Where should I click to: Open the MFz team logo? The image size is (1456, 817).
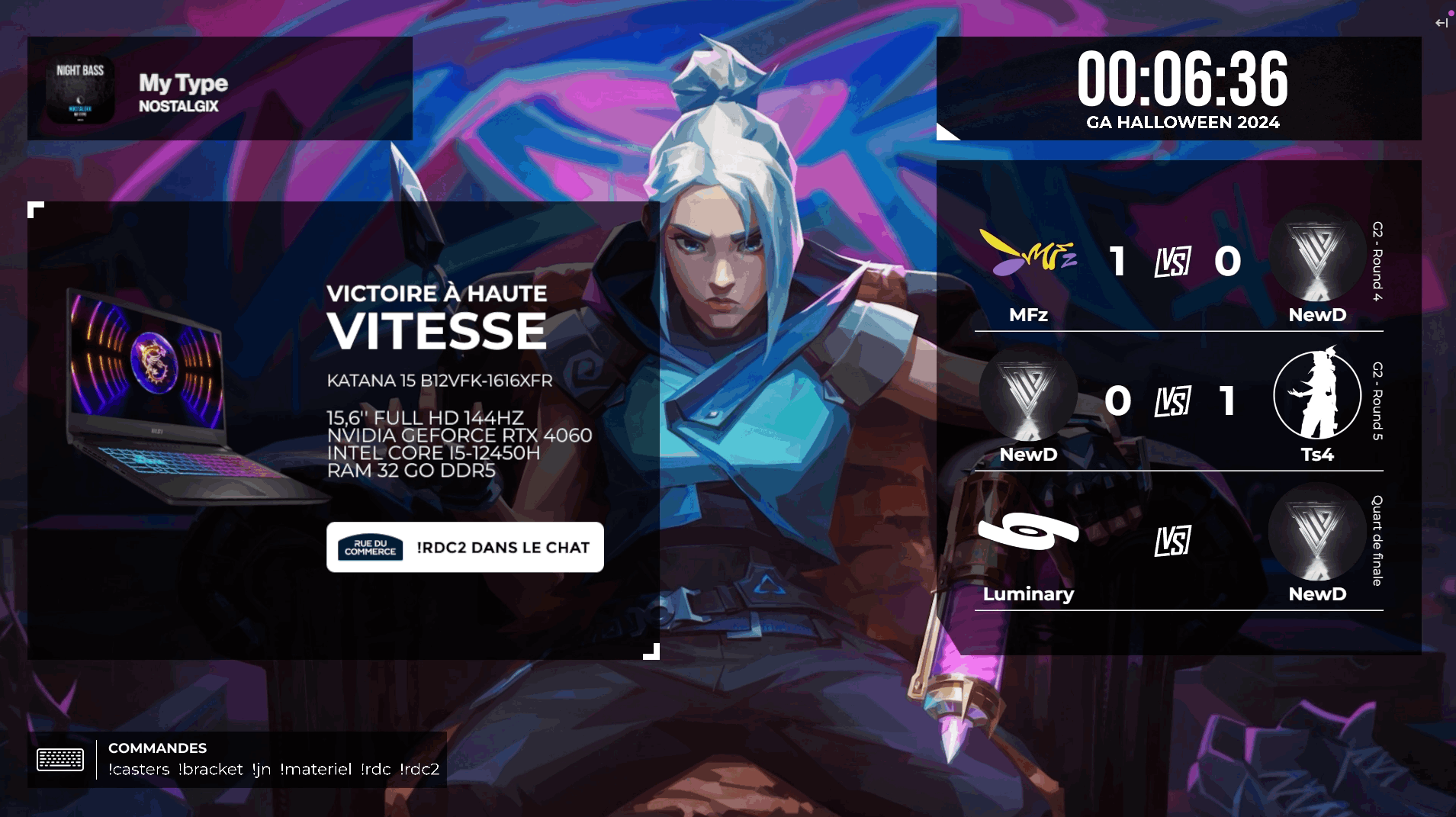pyautogui.click(x=1027, y=254)
